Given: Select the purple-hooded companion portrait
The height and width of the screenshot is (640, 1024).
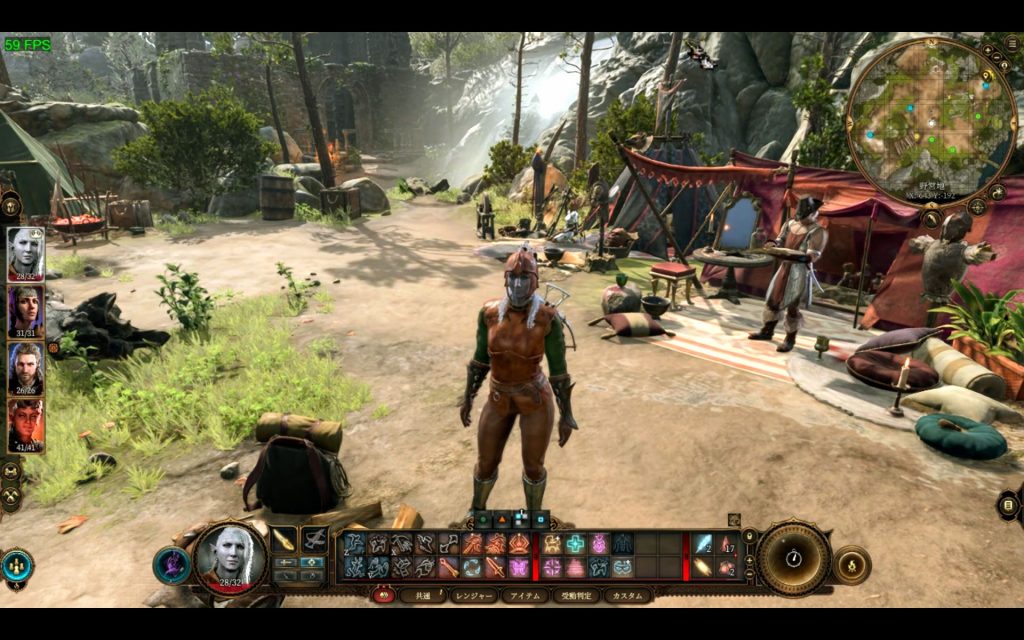Looking at the screenshot, I should tap(25, 311).
